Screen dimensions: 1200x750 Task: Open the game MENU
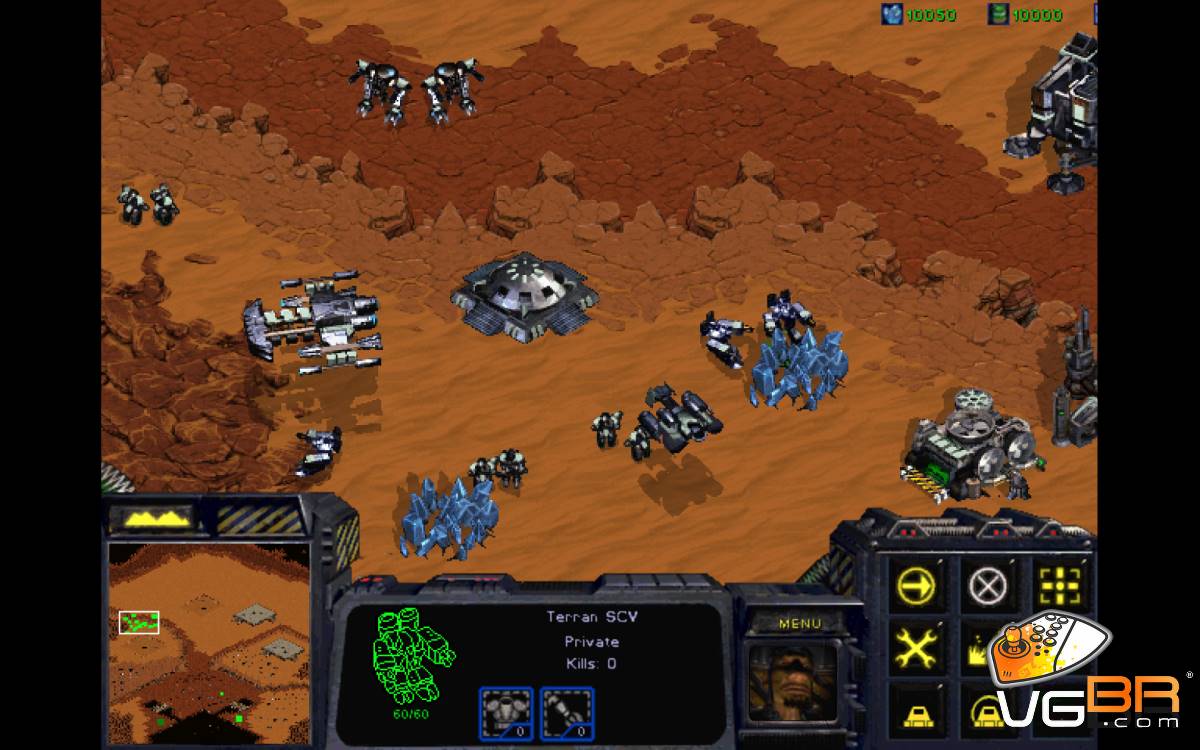point(799,623)
